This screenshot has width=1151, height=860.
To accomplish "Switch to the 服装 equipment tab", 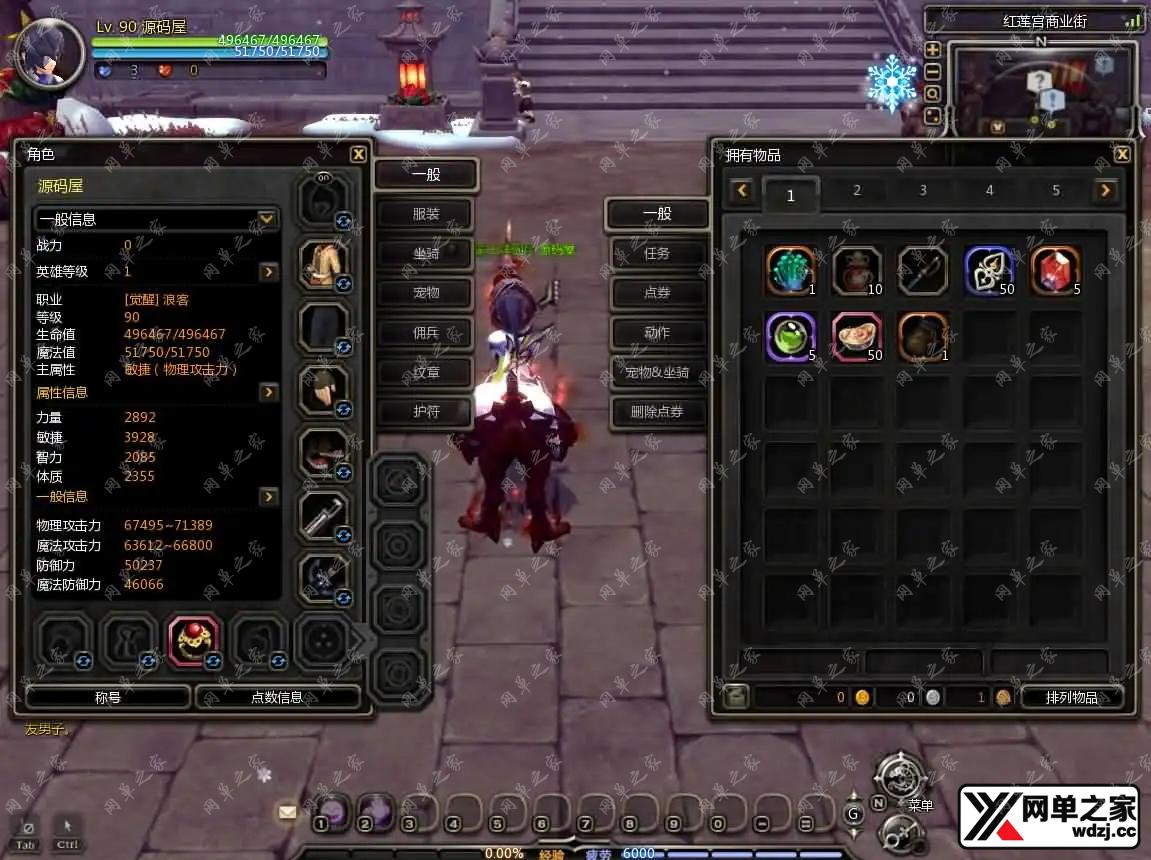I will click(425, 214).
